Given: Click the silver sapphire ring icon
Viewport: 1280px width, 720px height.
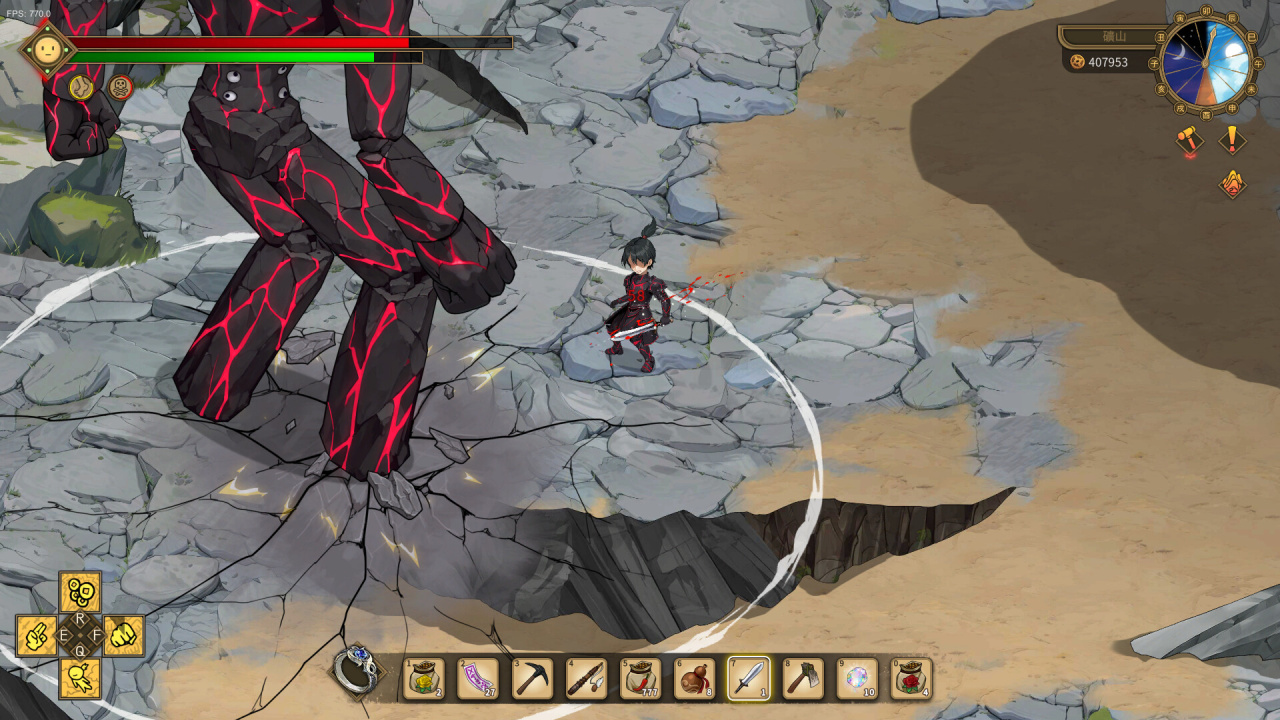Looking at the screenshot, I should pyautogui.click(x=356, y=670).
